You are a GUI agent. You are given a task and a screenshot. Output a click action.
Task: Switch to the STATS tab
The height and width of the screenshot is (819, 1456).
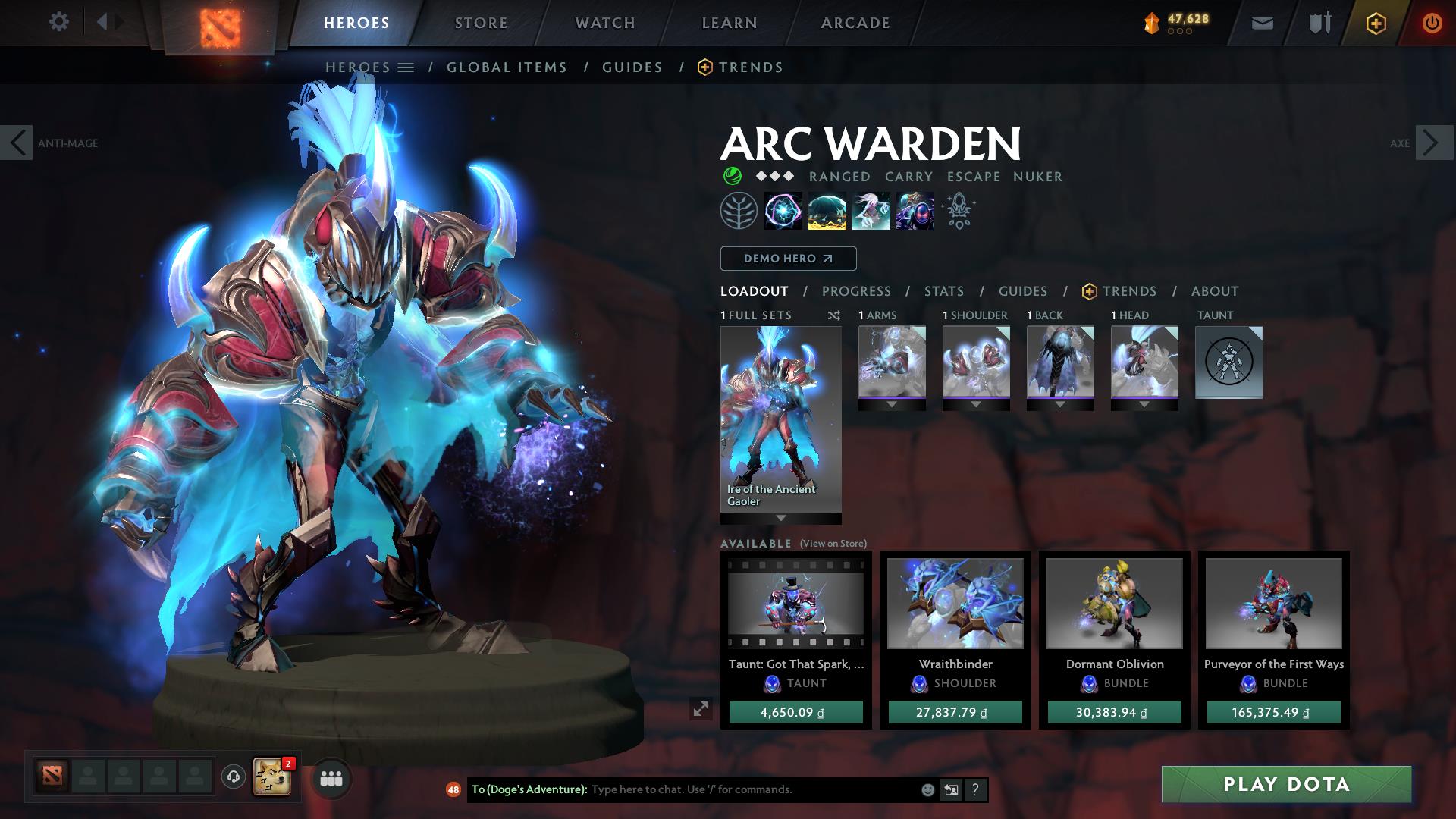click(x=943, y=290)
